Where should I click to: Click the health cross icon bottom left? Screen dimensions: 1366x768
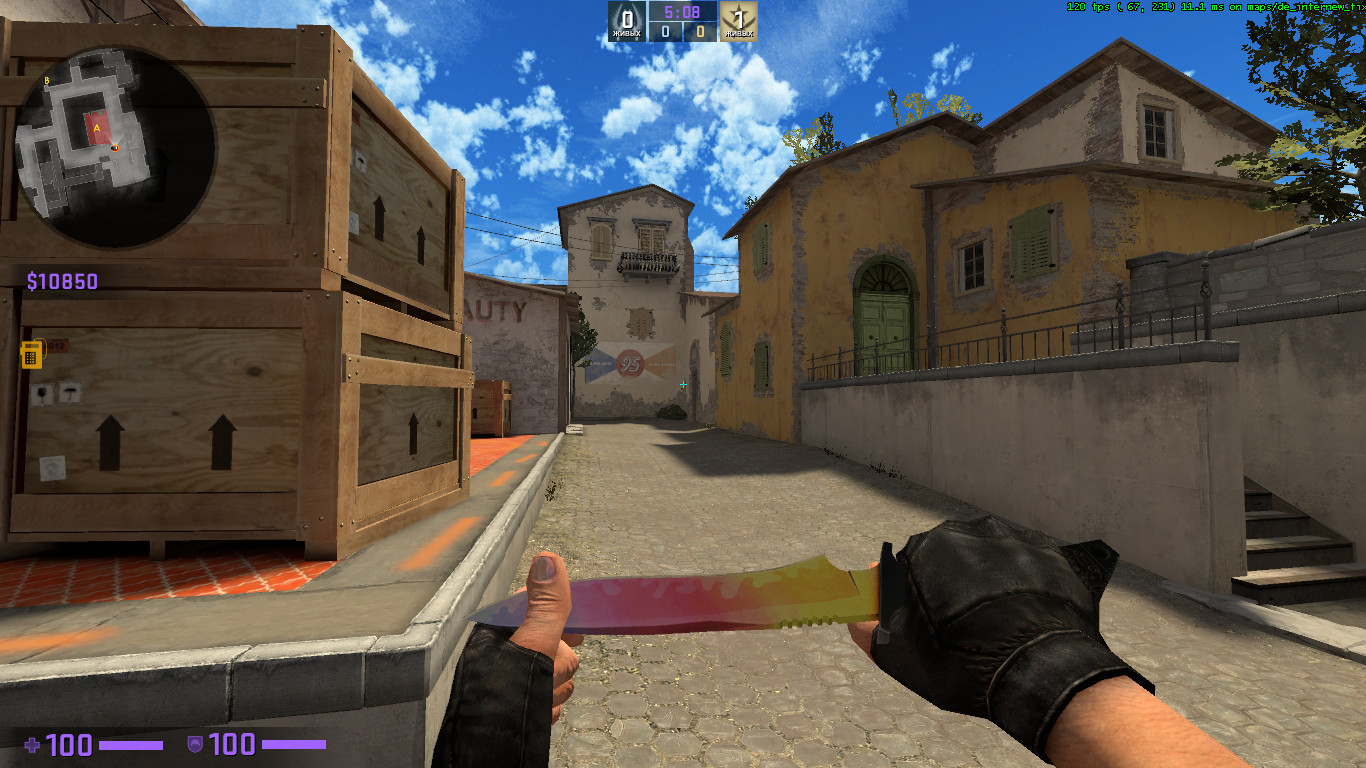click(32, 744)
